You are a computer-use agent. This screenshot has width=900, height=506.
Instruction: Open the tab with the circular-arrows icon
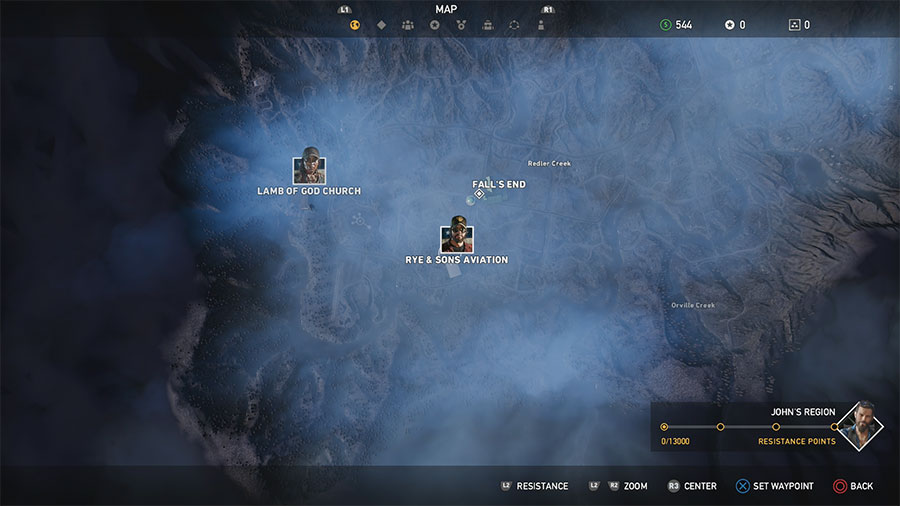click(514, 25)
